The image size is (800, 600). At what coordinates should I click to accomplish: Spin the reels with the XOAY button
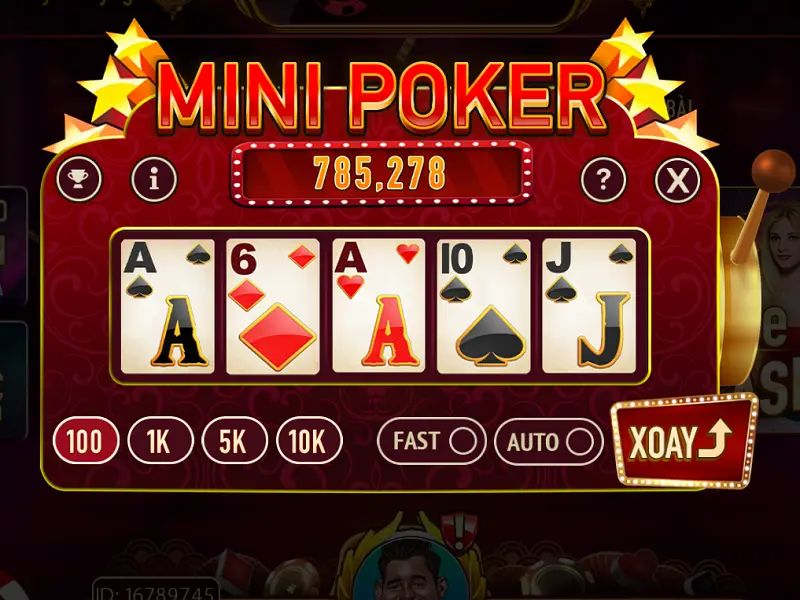tap(684, 441)
